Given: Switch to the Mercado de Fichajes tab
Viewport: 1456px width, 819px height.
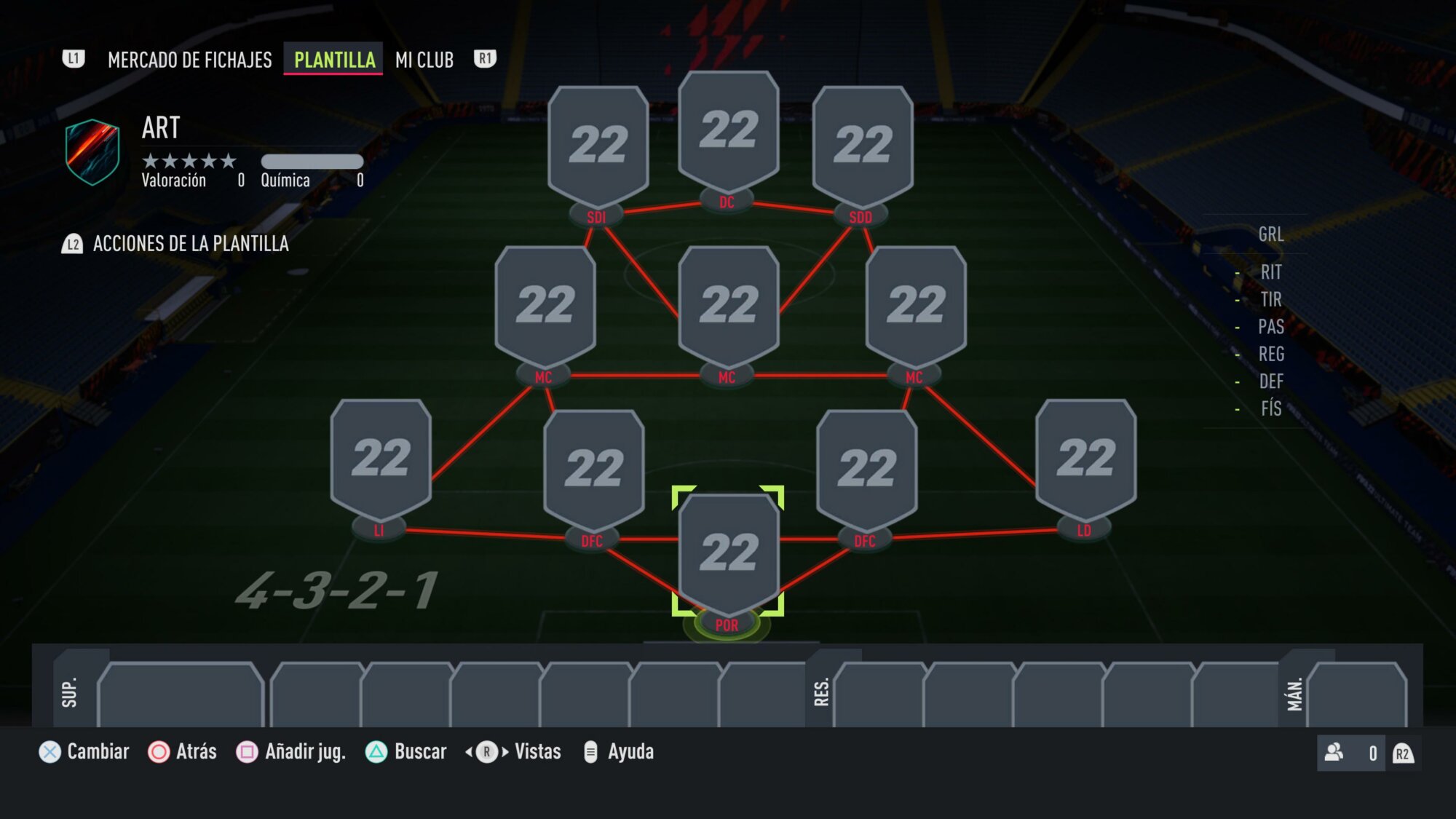Looking at the screenshot, I should coord(189,60).
